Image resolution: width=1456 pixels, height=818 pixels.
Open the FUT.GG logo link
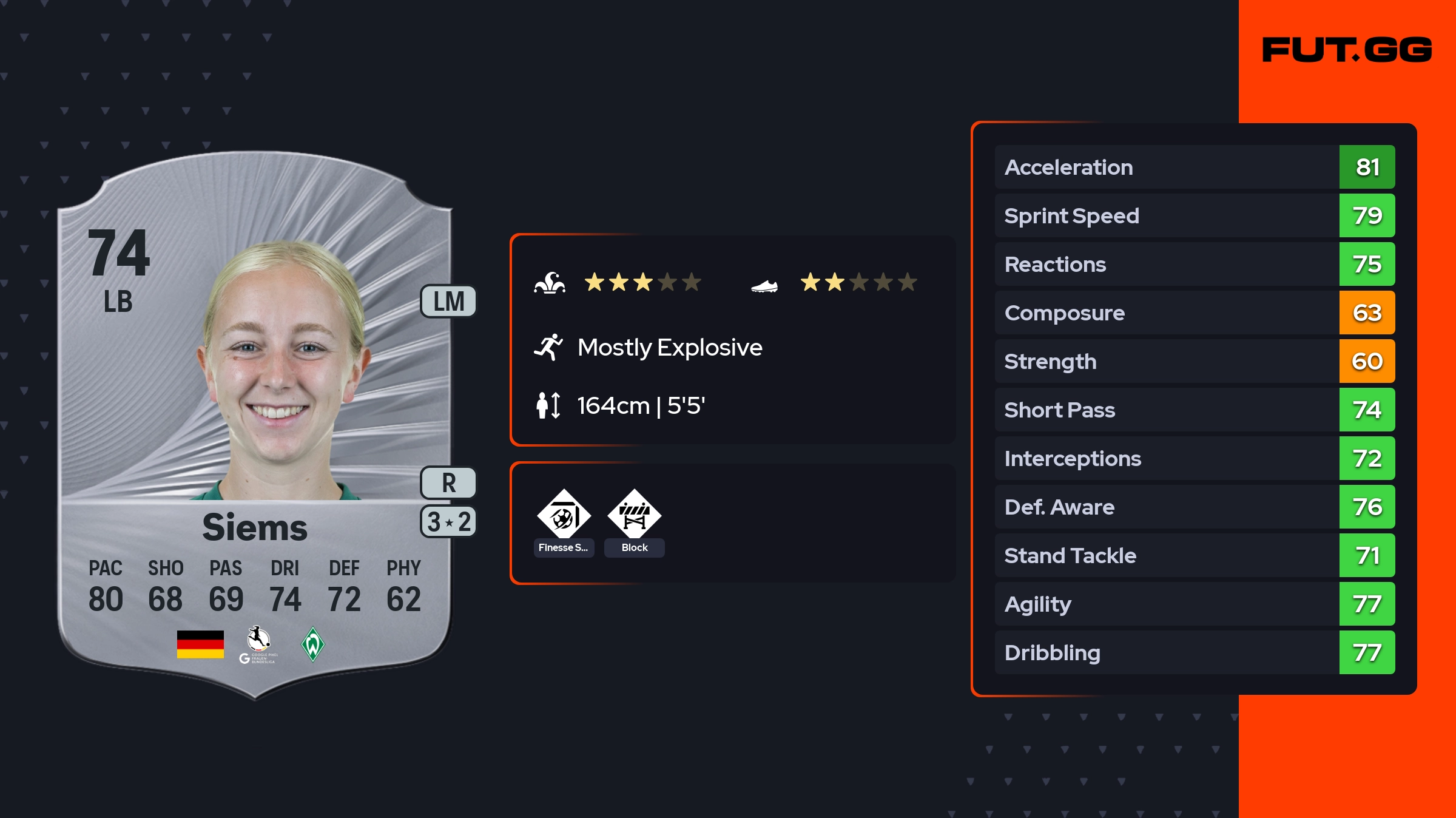[1347, 50]
